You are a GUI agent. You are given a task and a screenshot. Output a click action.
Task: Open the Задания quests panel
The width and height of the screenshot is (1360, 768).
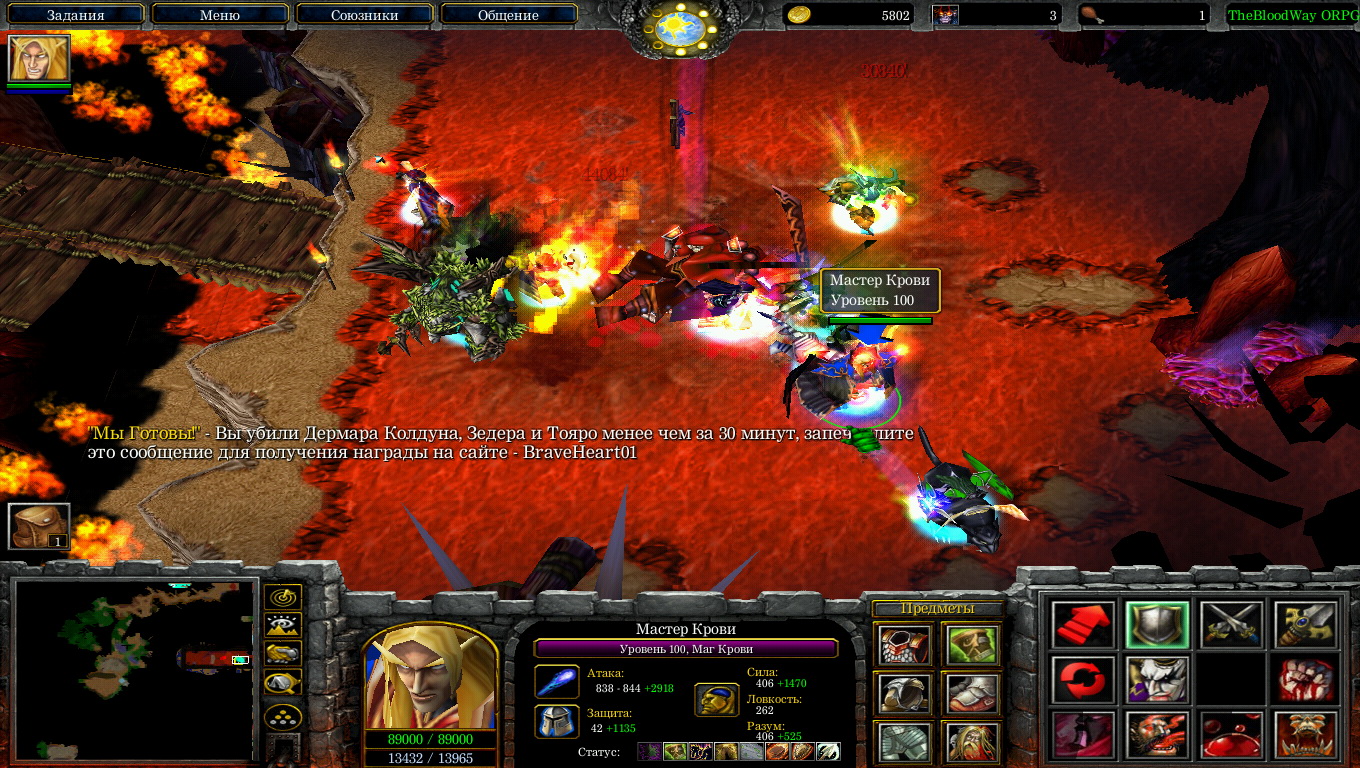point(76,15)
